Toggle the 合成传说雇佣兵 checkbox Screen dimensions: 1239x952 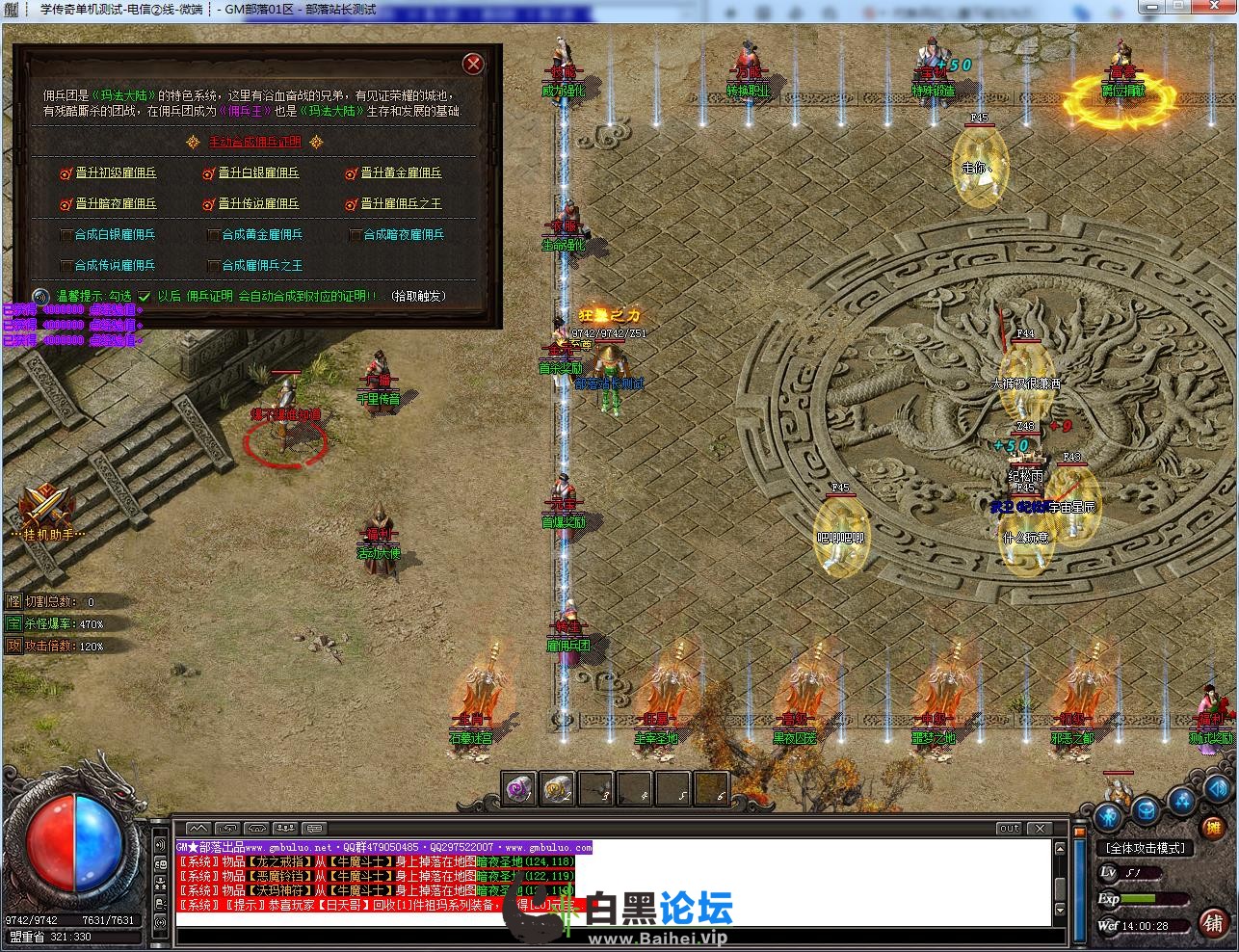66,266
